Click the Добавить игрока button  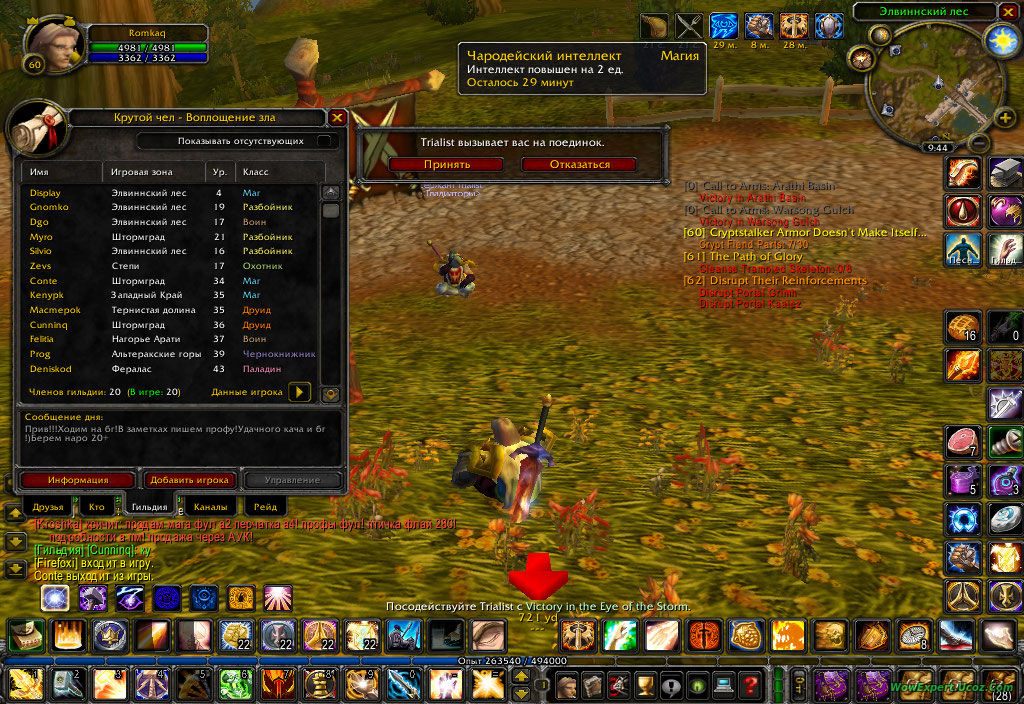coord(190,480)
